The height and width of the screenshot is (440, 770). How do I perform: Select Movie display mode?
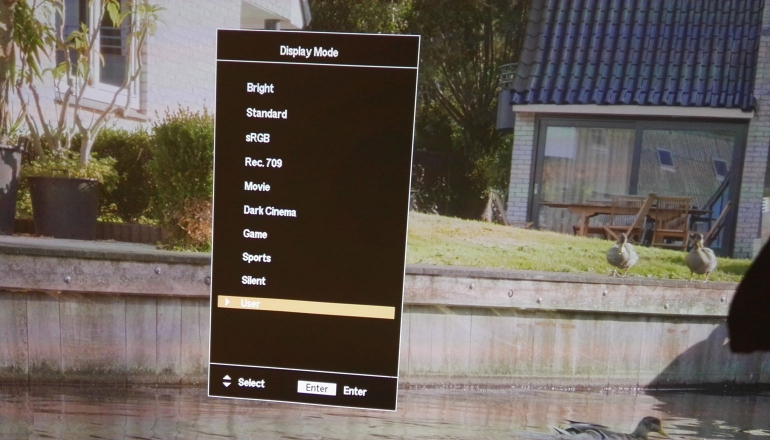[x=257, y=187]
